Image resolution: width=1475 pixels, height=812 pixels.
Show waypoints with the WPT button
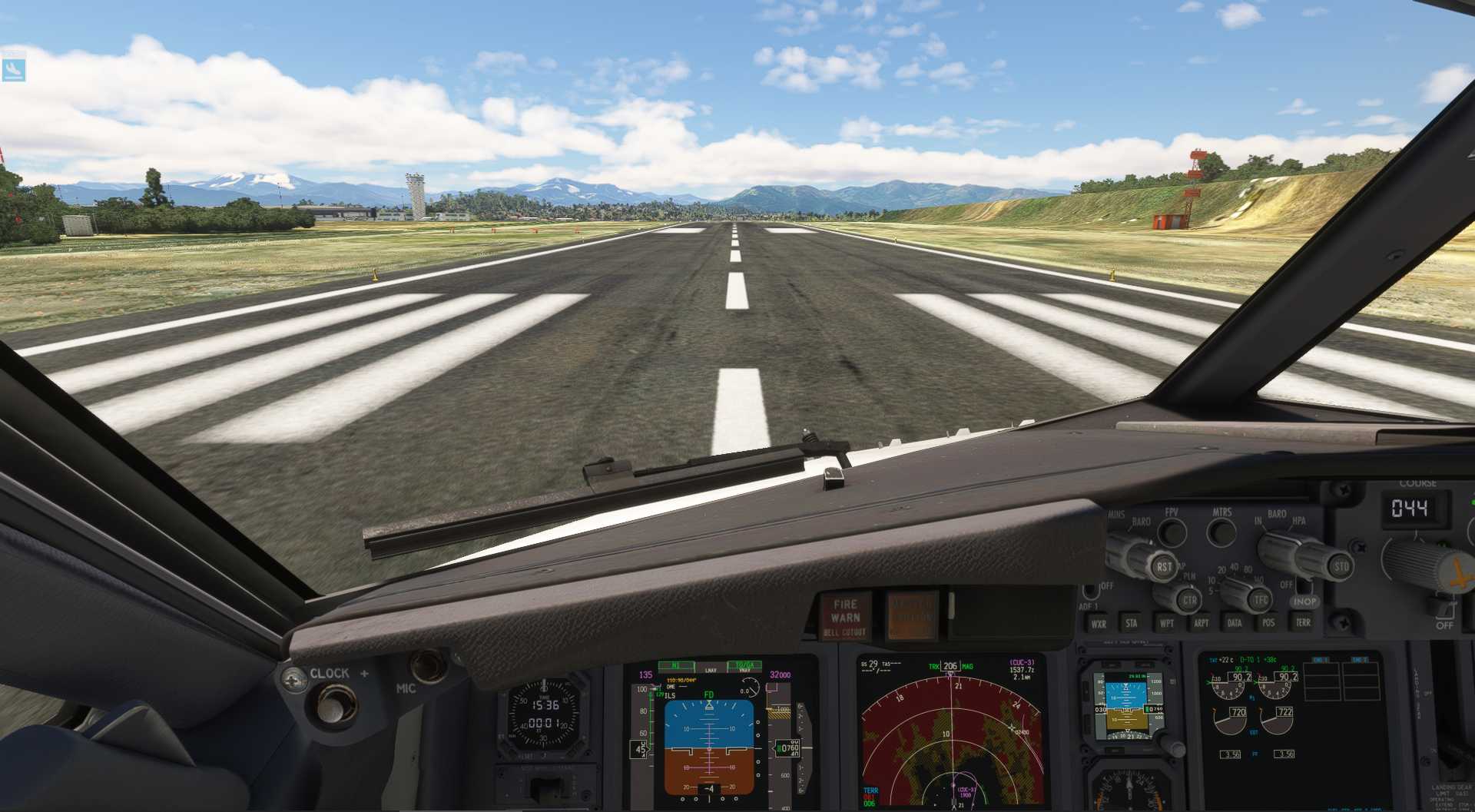[x=1166, y=623]
